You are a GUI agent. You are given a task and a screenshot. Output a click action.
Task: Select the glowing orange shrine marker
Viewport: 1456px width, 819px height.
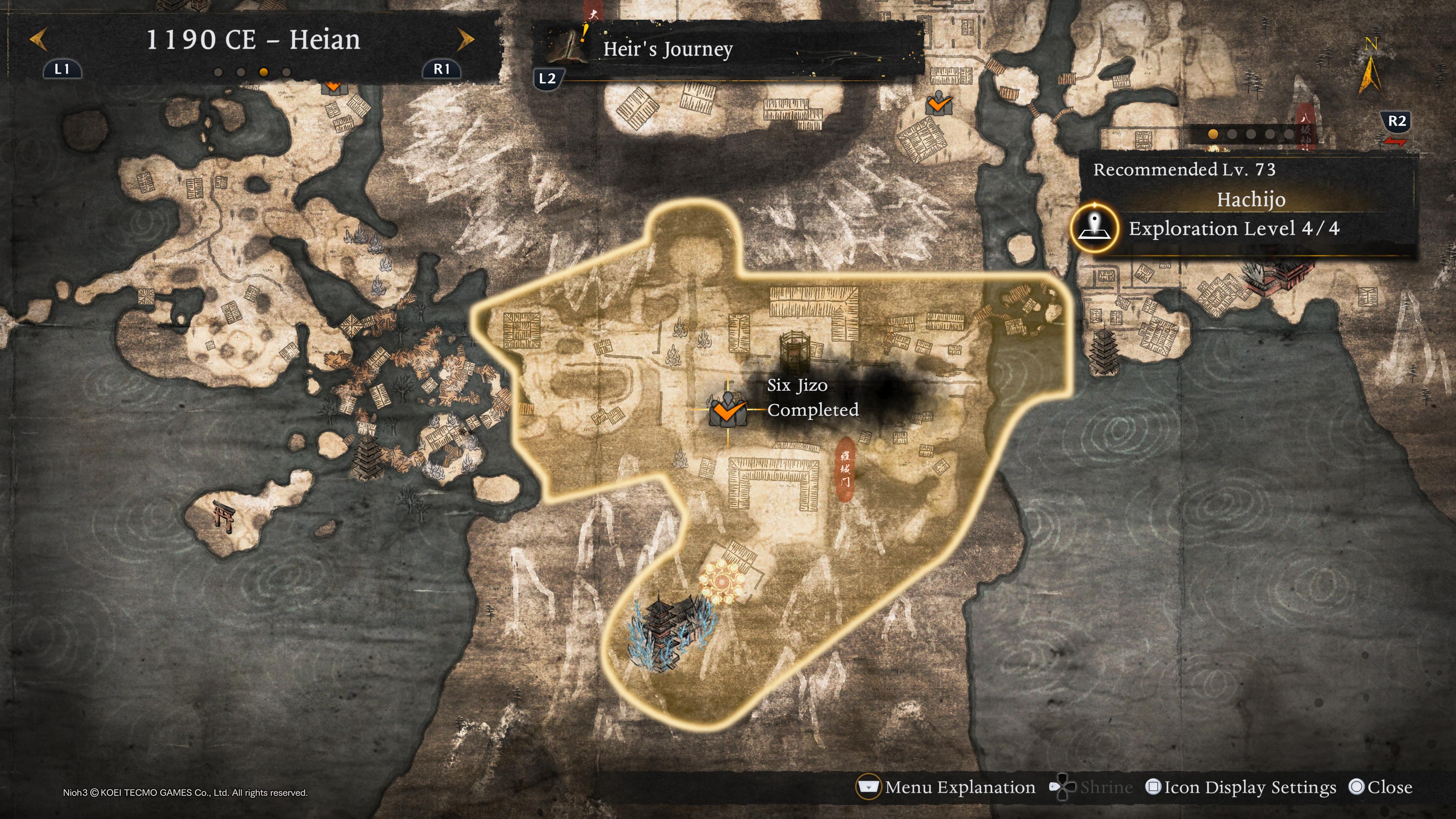tap(722, 583)
